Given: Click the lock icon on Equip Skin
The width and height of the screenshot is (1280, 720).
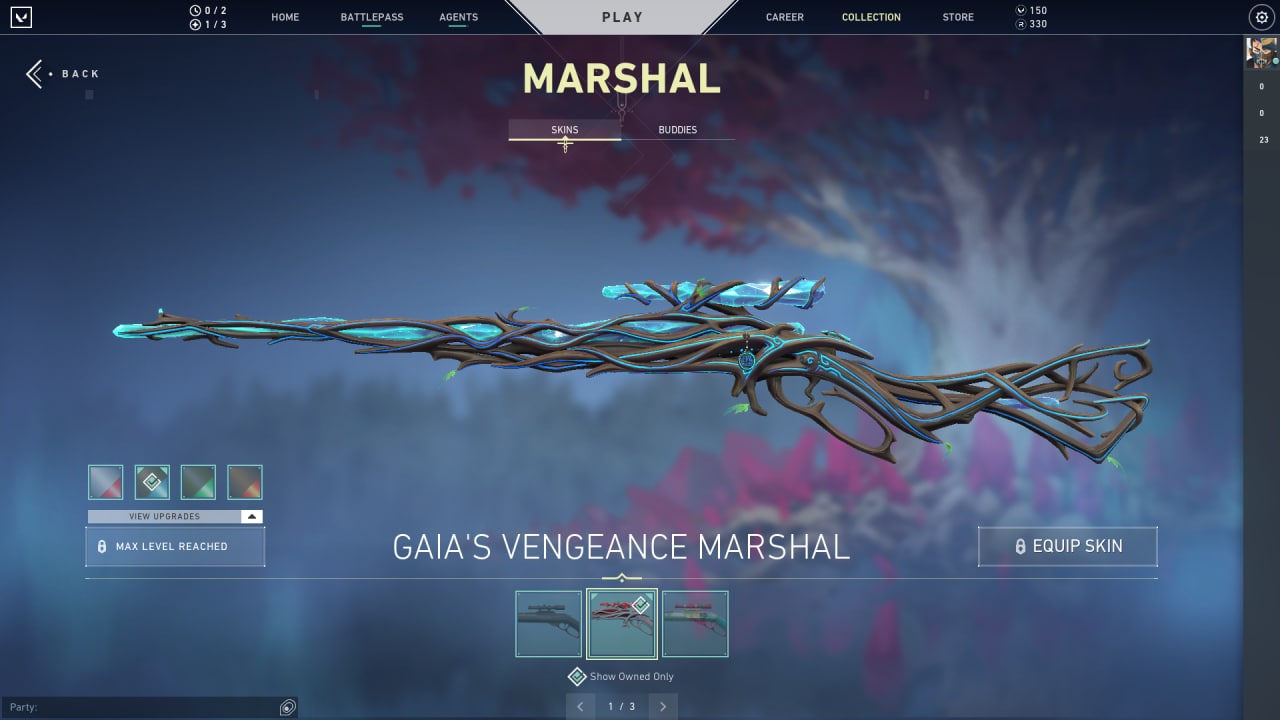Looking at the screenshot, I should (x=1022, y=546).
